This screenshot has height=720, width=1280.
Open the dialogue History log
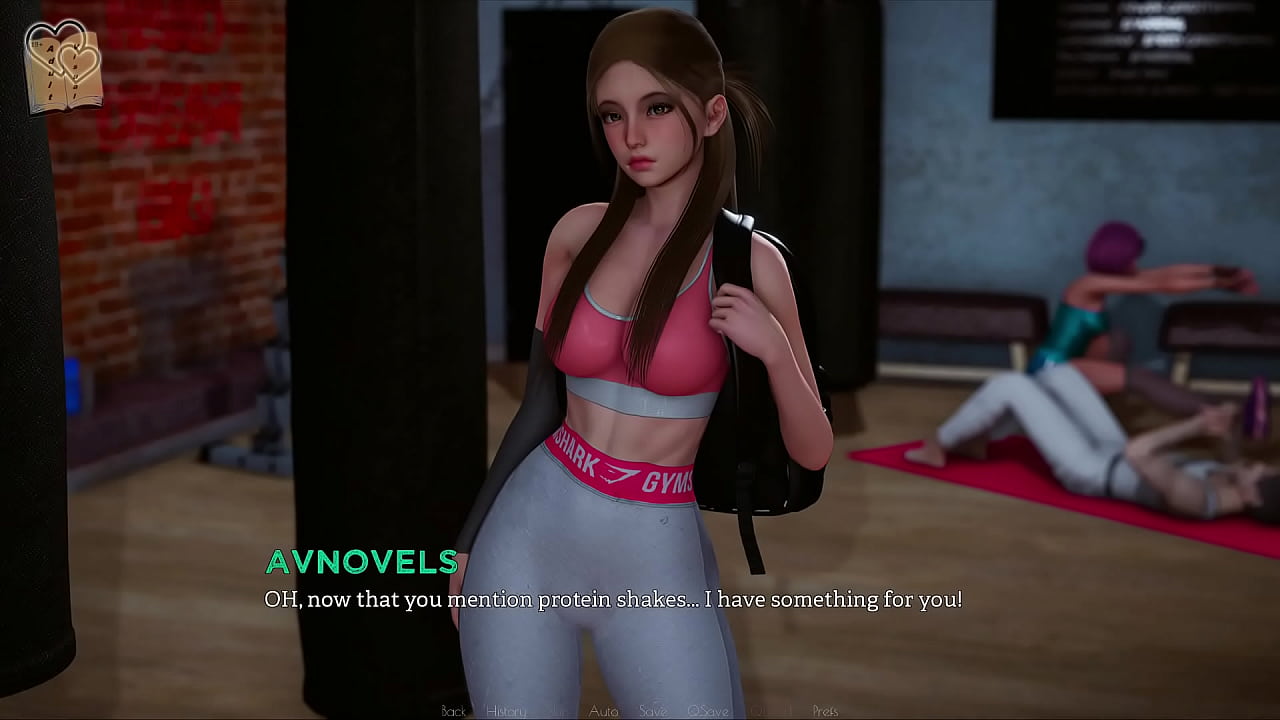[506, 711]
